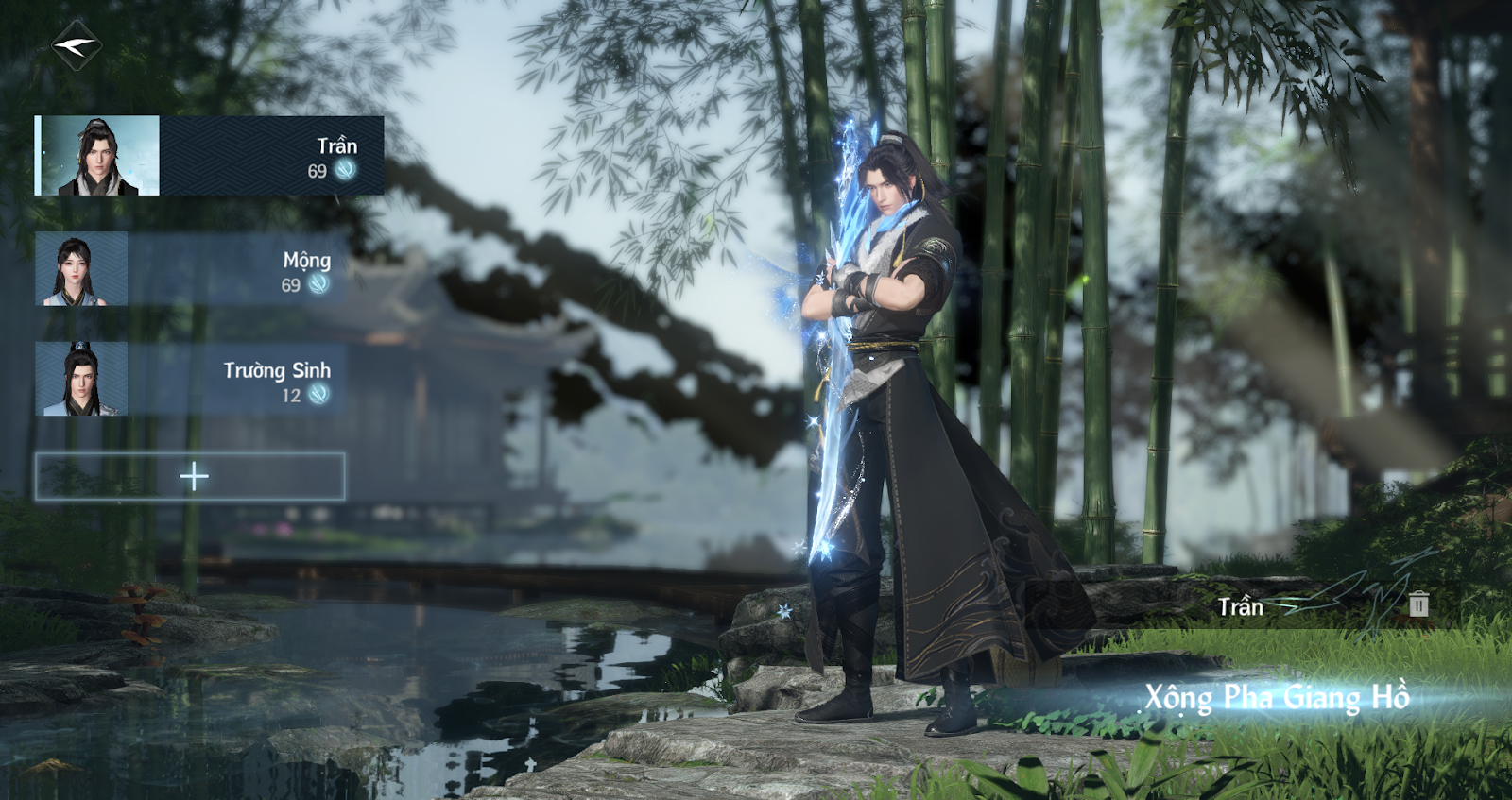The height and width of the screenshot is (800, 1512).
Task: Pick the Trường Sinh character row
Action: pos(190,380)
